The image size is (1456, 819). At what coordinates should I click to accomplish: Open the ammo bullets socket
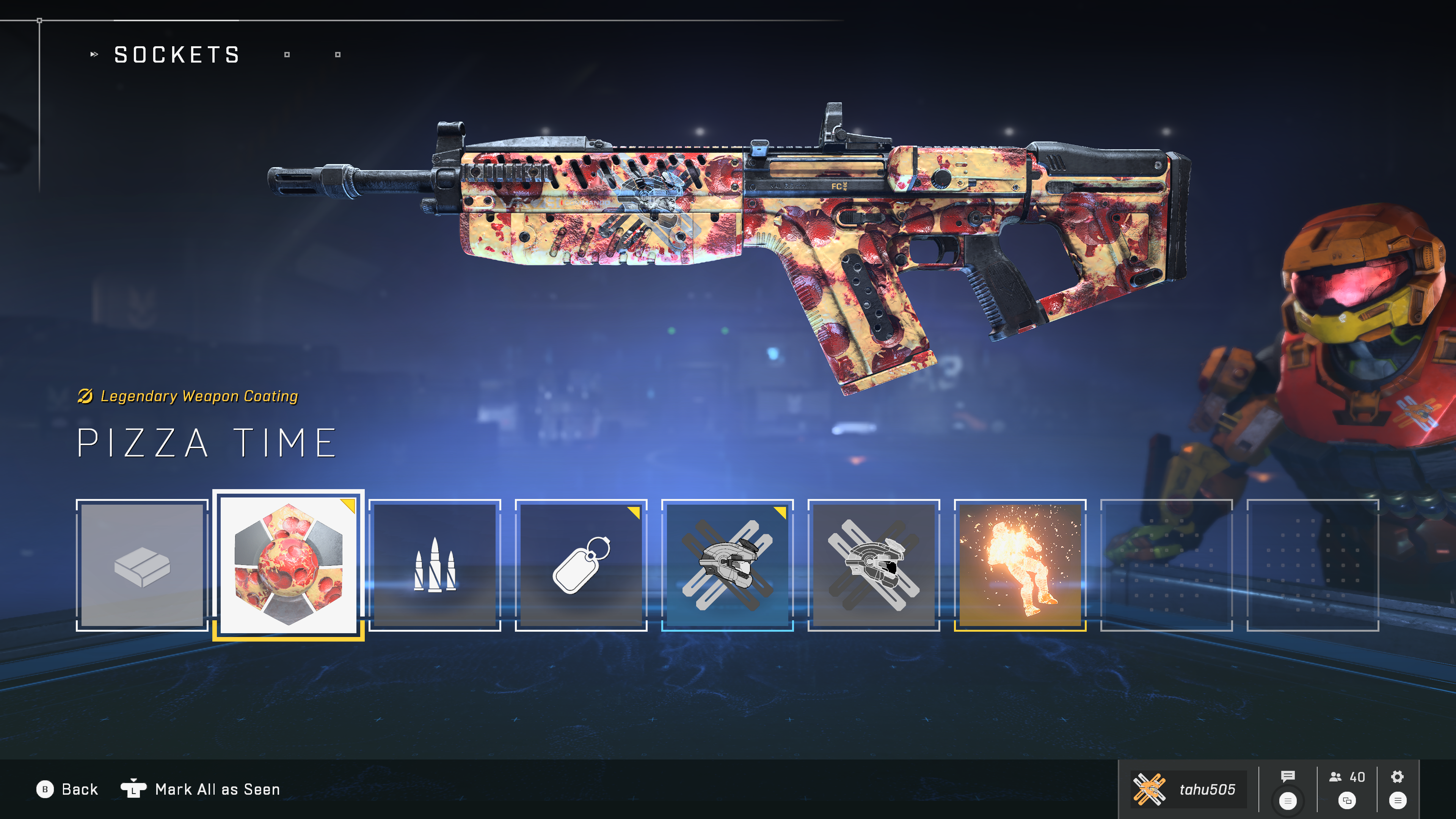pyautogui.click(x=435, y=565)
